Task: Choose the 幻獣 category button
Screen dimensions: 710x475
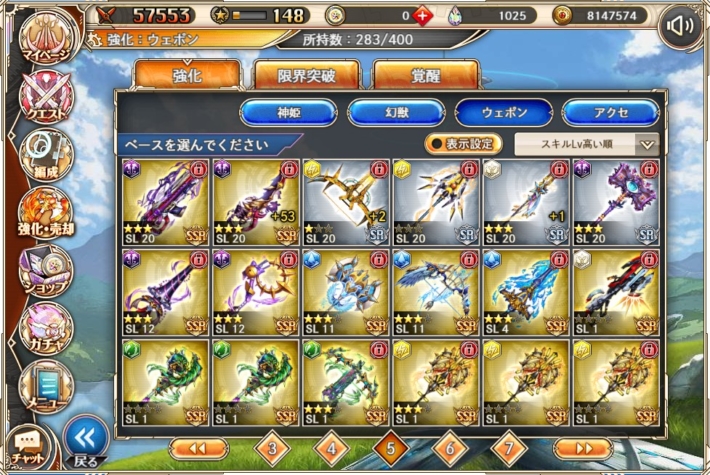Action: pyautogui.click(x=396, y=111)
